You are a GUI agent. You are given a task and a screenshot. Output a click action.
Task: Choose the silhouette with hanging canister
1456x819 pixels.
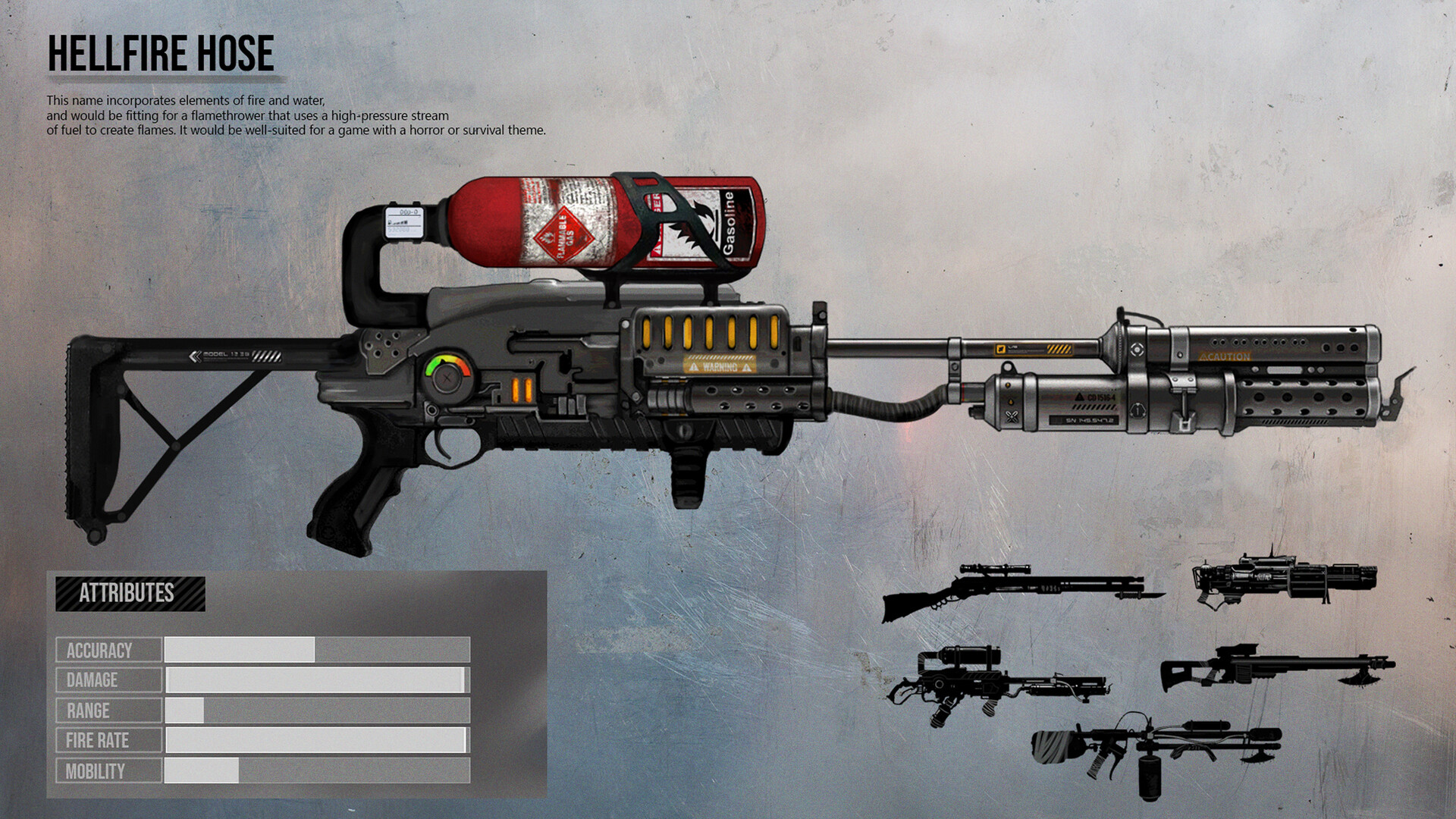click(1153, 751)
